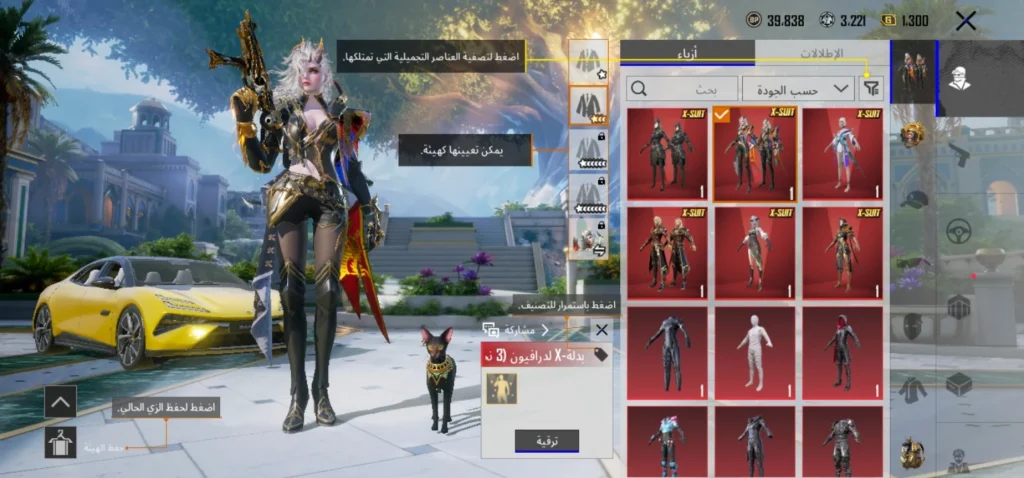Viewport: 1024px width, 478px height.
Task: Switch to the الإطلالات tab
Action: point(822,53)
